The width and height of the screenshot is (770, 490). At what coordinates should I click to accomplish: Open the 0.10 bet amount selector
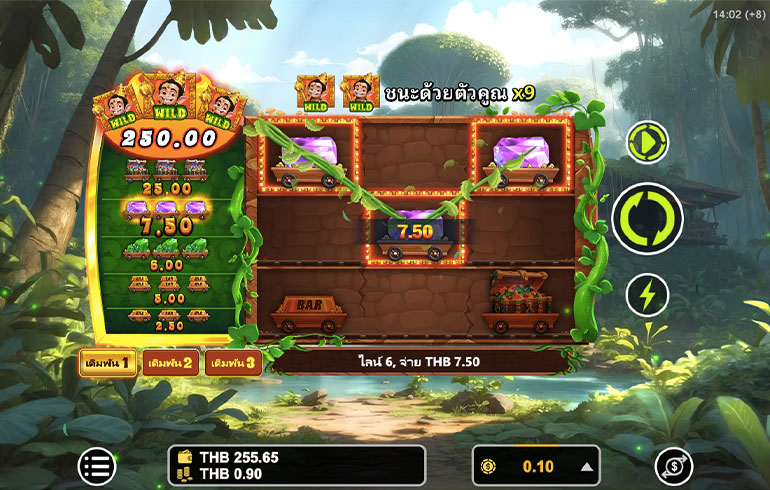(x=536, y=465)
